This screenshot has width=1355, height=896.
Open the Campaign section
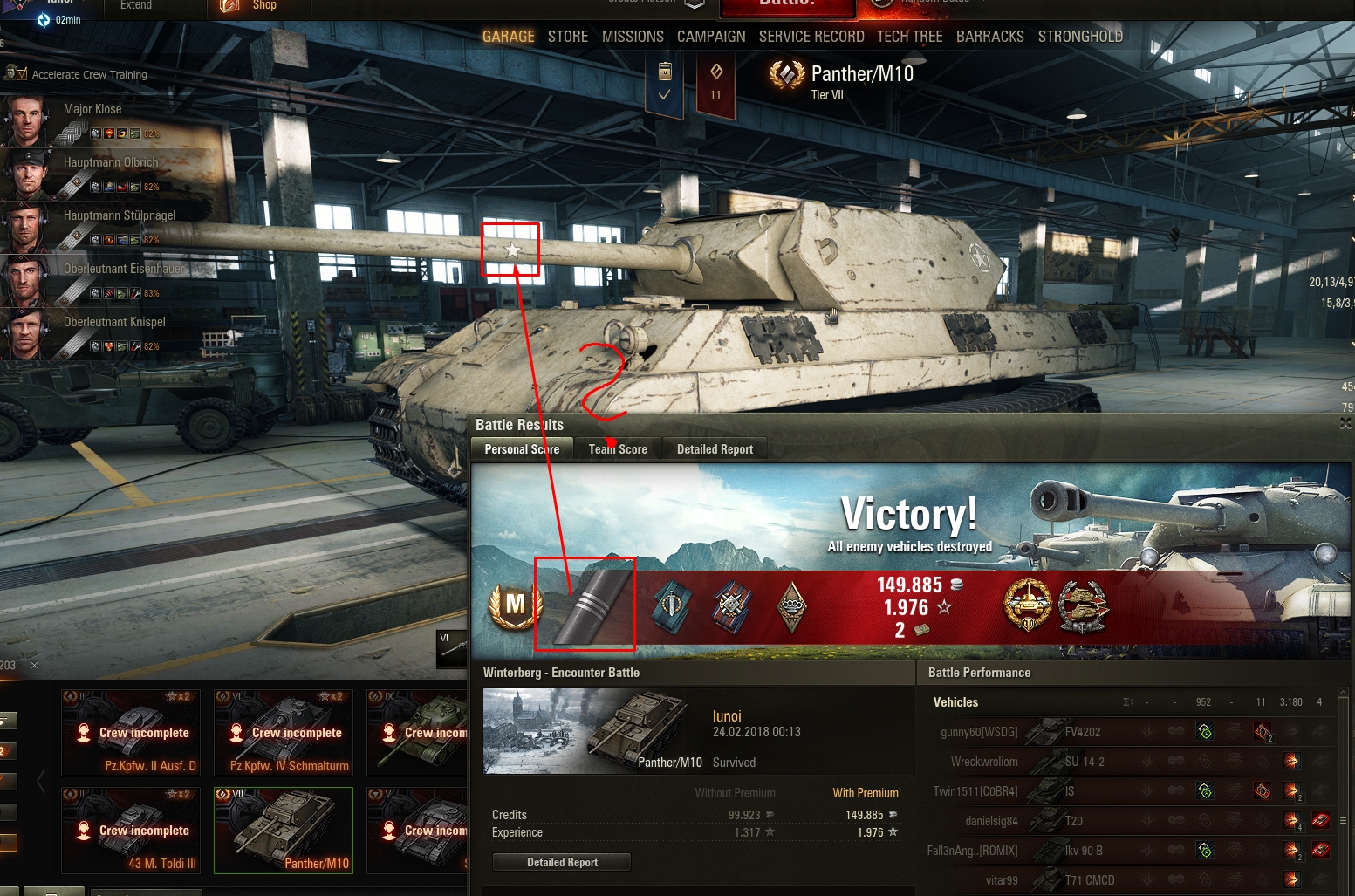tap(711, 37)
